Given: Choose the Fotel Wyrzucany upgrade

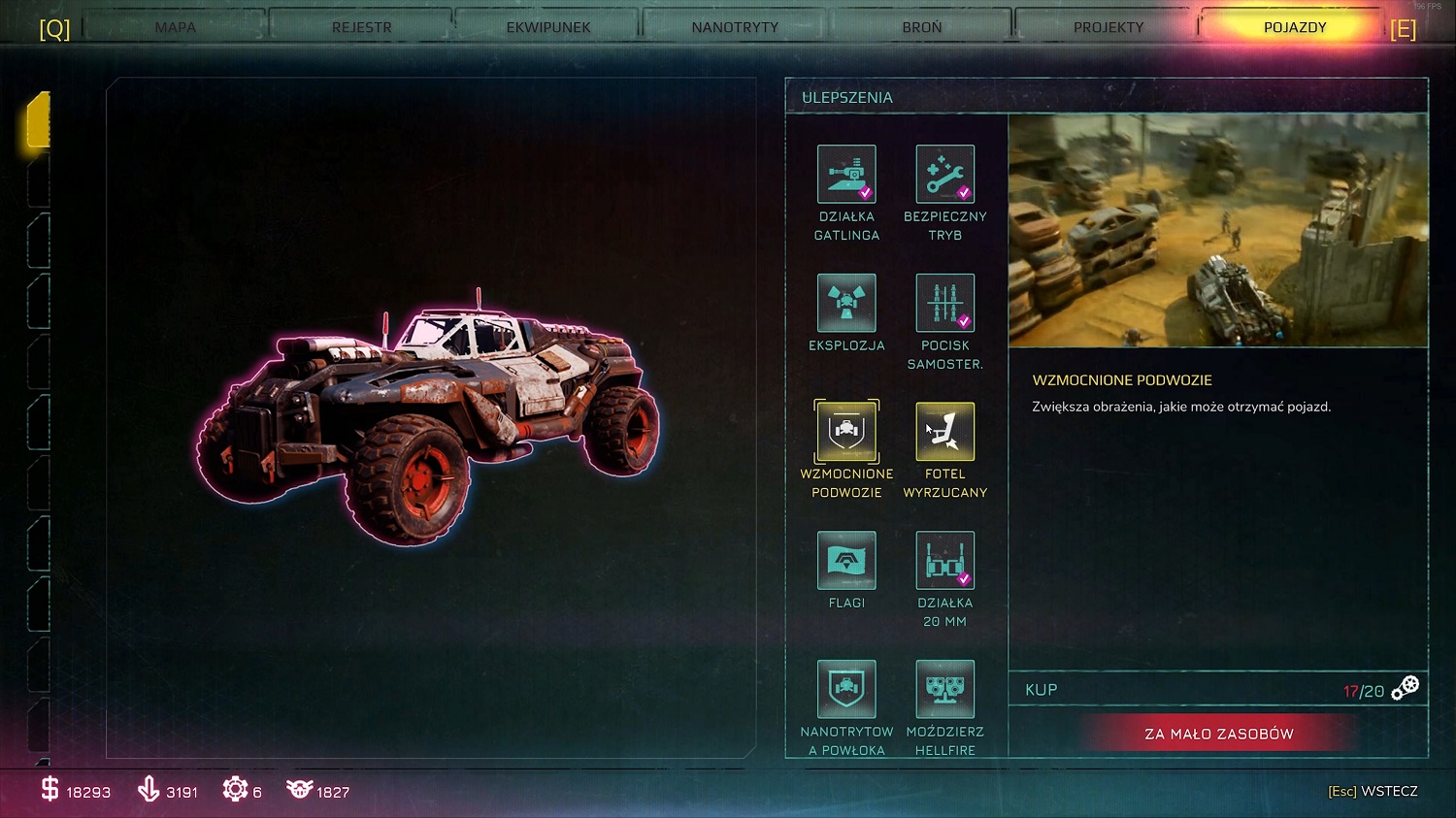Looking at the screenshot, I should pos(944,432).
